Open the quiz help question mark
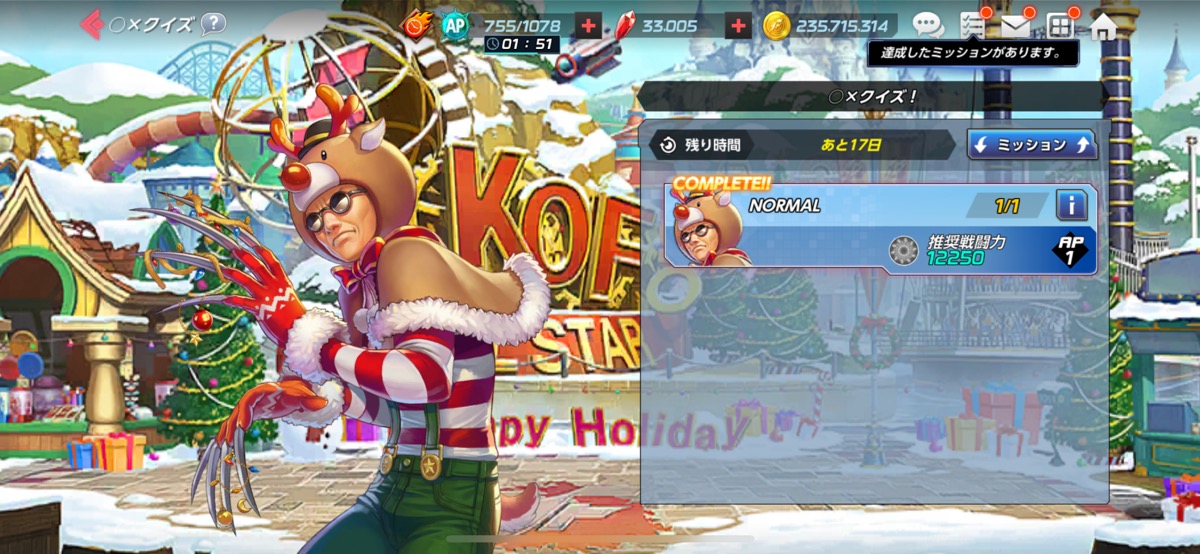Viewport: 1200px width, 554px height. click(213, 24)
